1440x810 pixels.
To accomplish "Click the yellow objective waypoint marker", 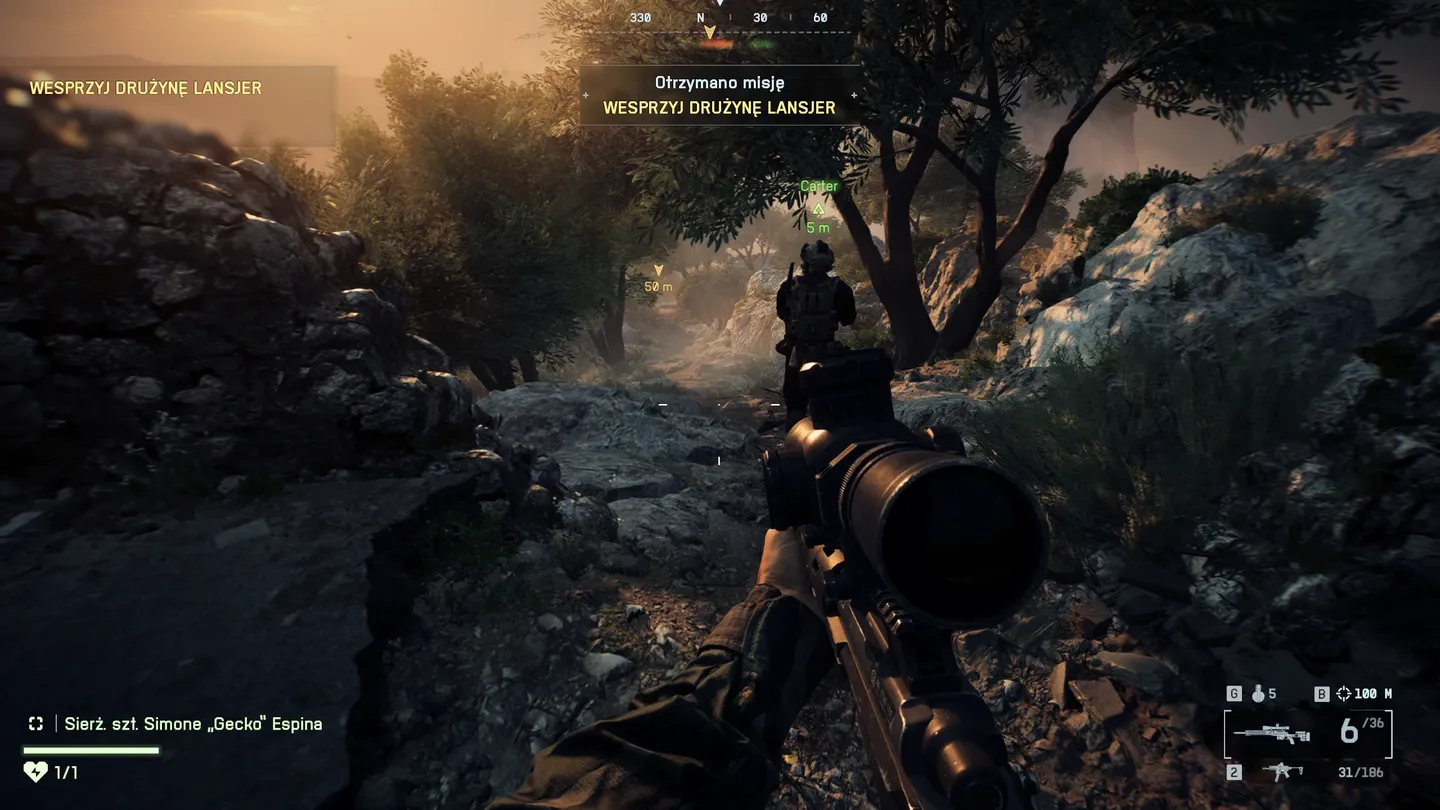I will [x=658, y=270].
